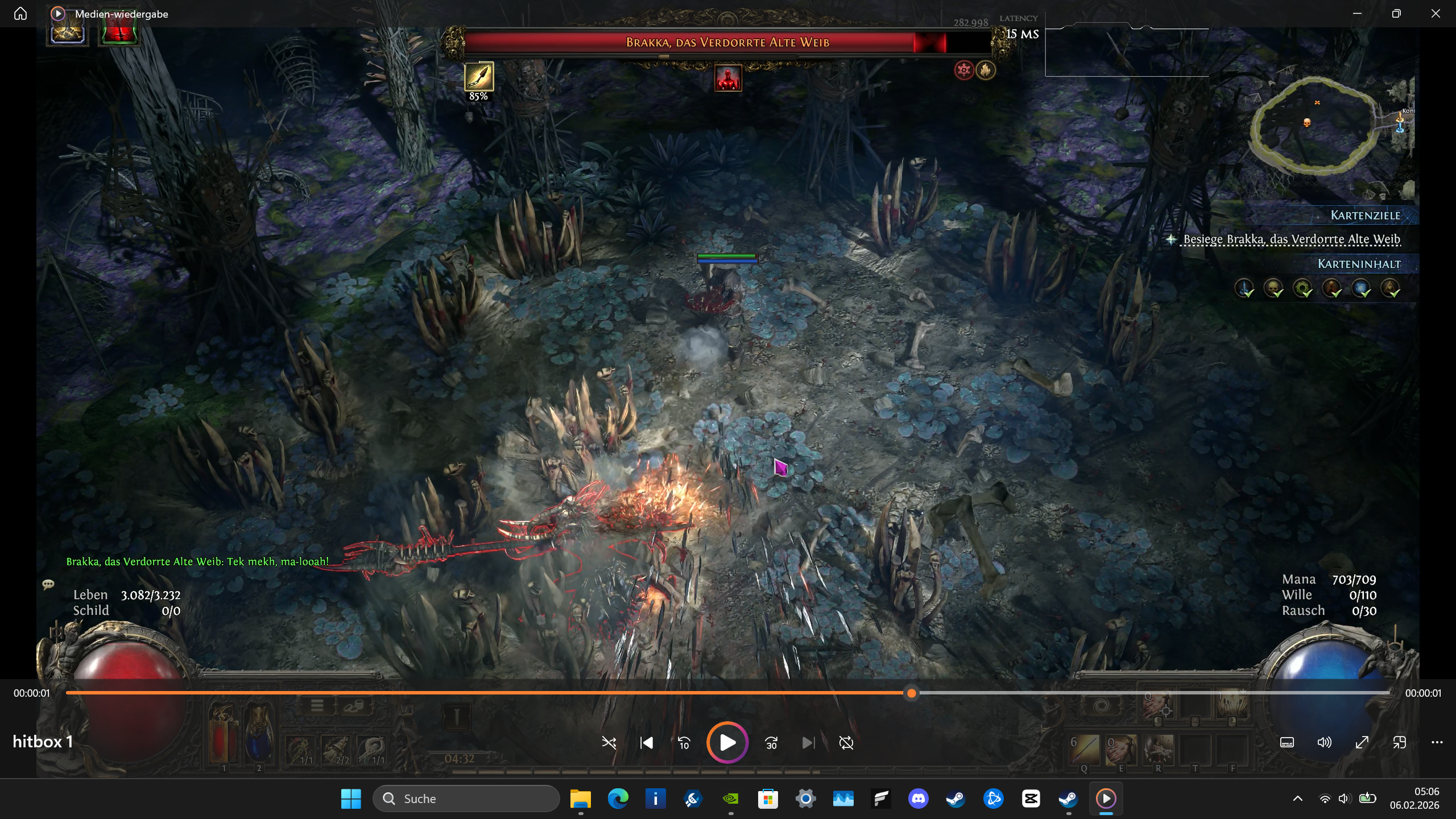The image size is (1456, 819).
Task: Click the snowflake boss modifier icon
Action: pos(964,70)
